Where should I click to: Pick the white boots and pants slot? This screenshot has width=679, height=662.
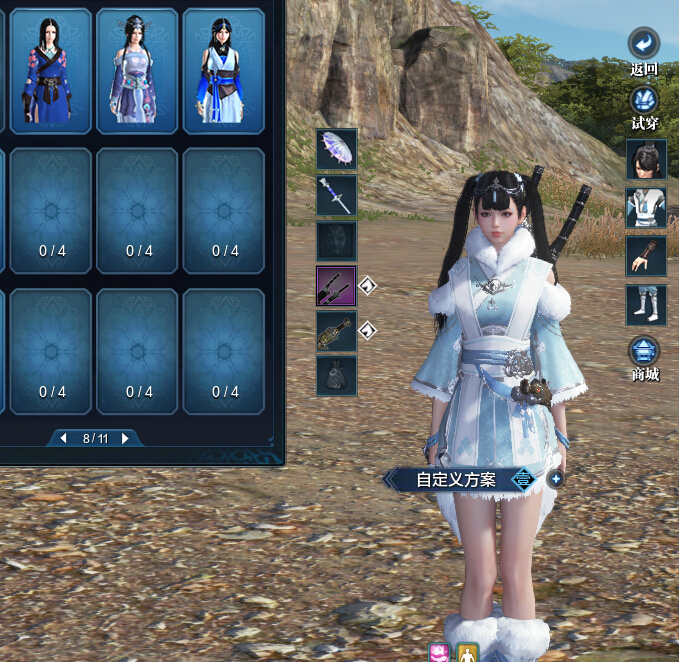click(x=646, y=305)
